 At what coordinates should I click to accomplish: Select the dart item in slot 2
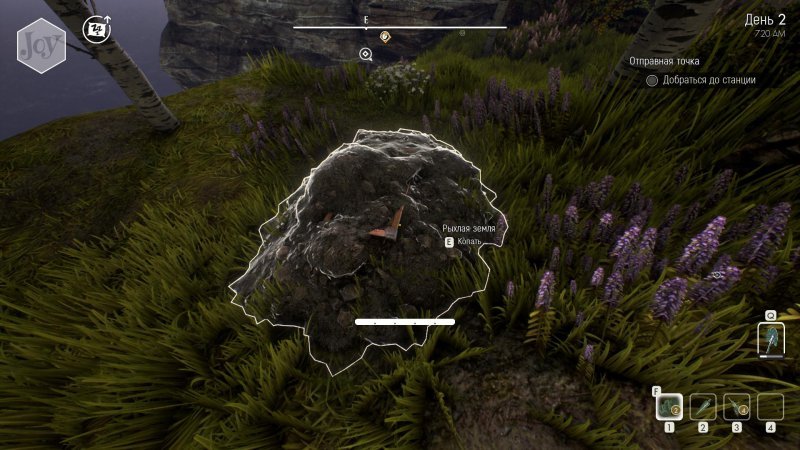pos(702,406)
